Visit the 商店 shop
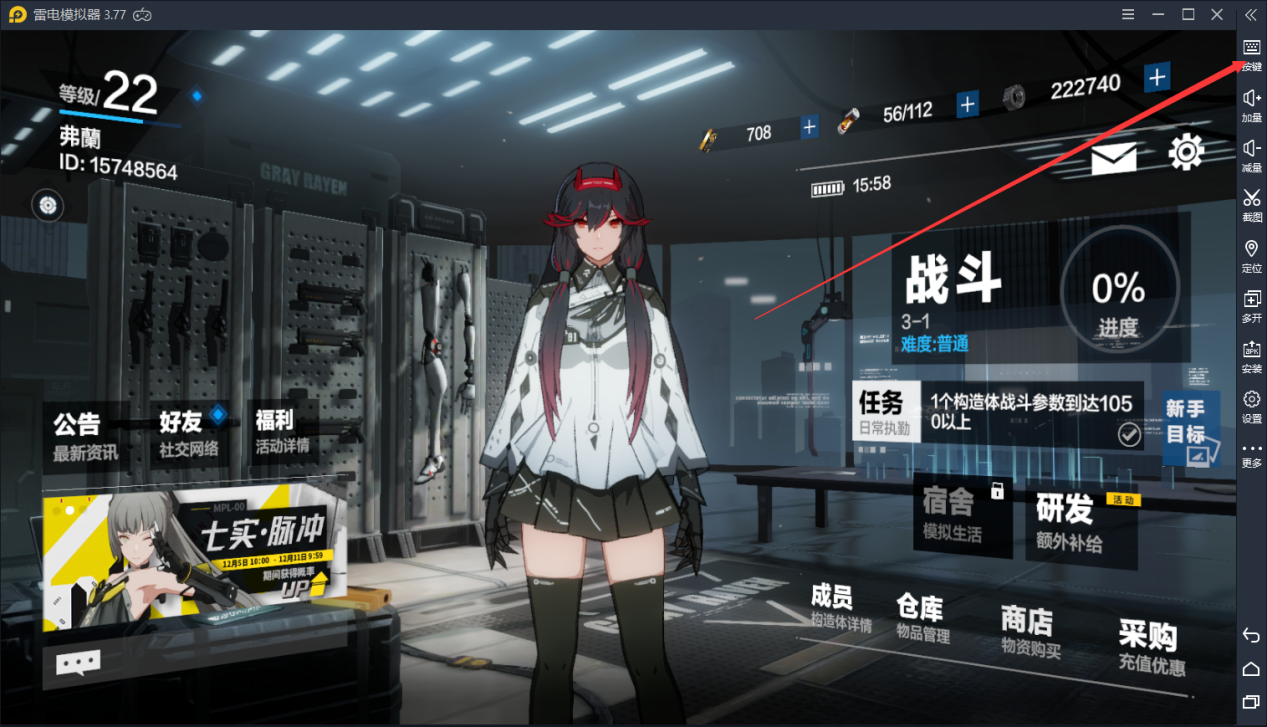Viewport: 1267px width, 727px height. [1030, 632]
